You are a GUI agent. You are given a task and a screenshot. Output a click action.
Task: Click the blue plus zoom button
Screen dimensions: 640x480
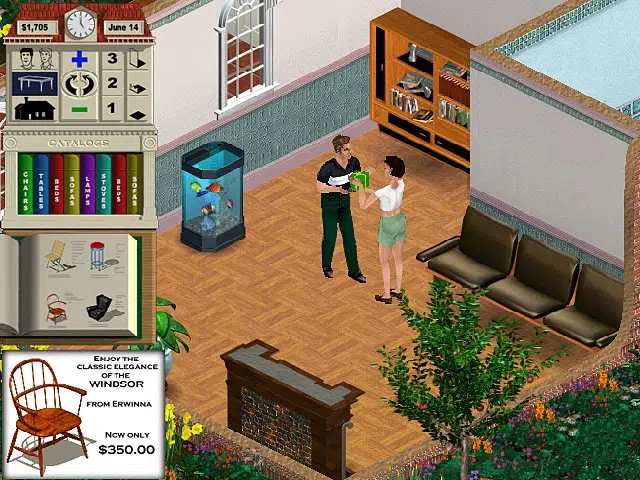80,60
